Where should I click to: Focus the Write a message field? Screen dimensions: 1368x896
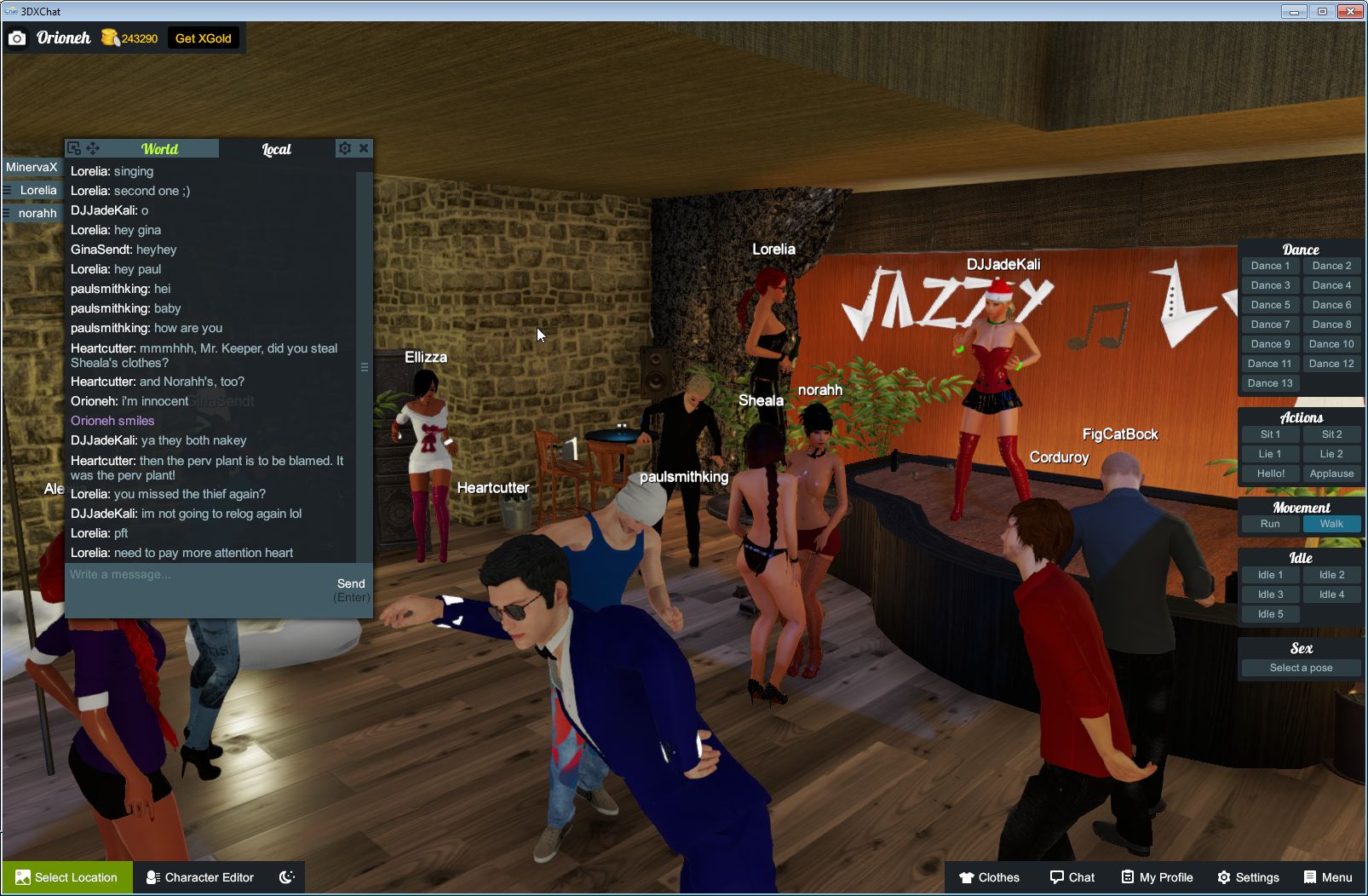coord(196,575)
